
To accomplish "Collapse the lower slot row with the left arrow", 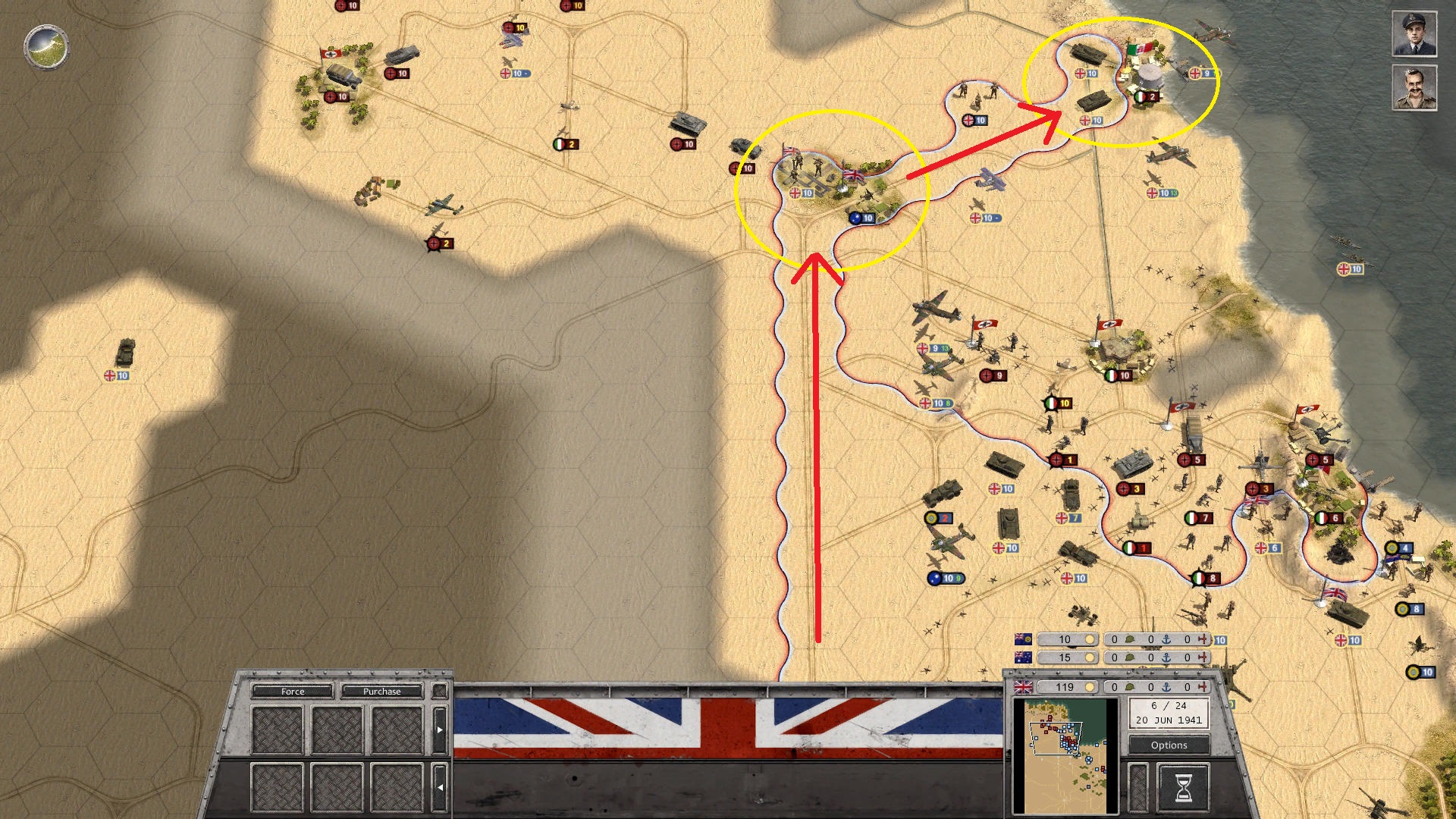I will pyautogui.click(x=440, y=786).
